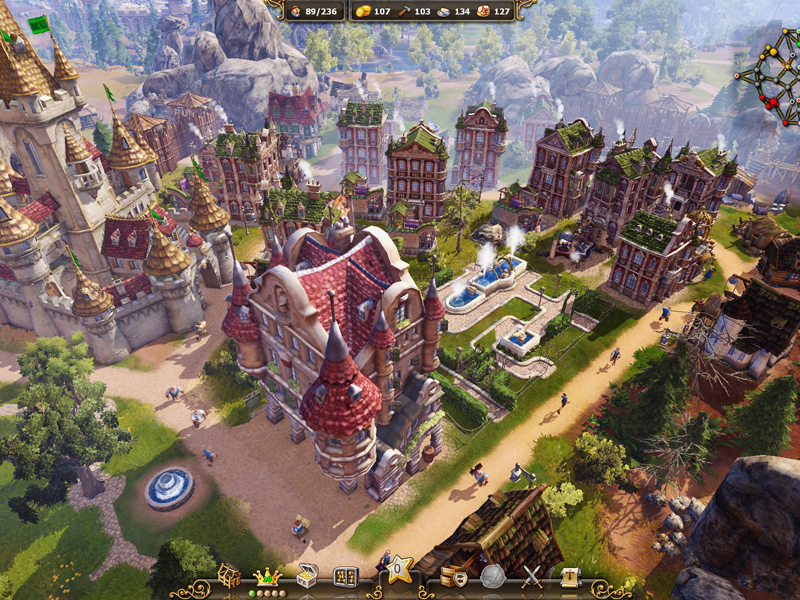The width and height of the screenshot is (800, 600).
Task: Open the stone tablets menu
Action: pyautogui.click(x=345, y=576)
